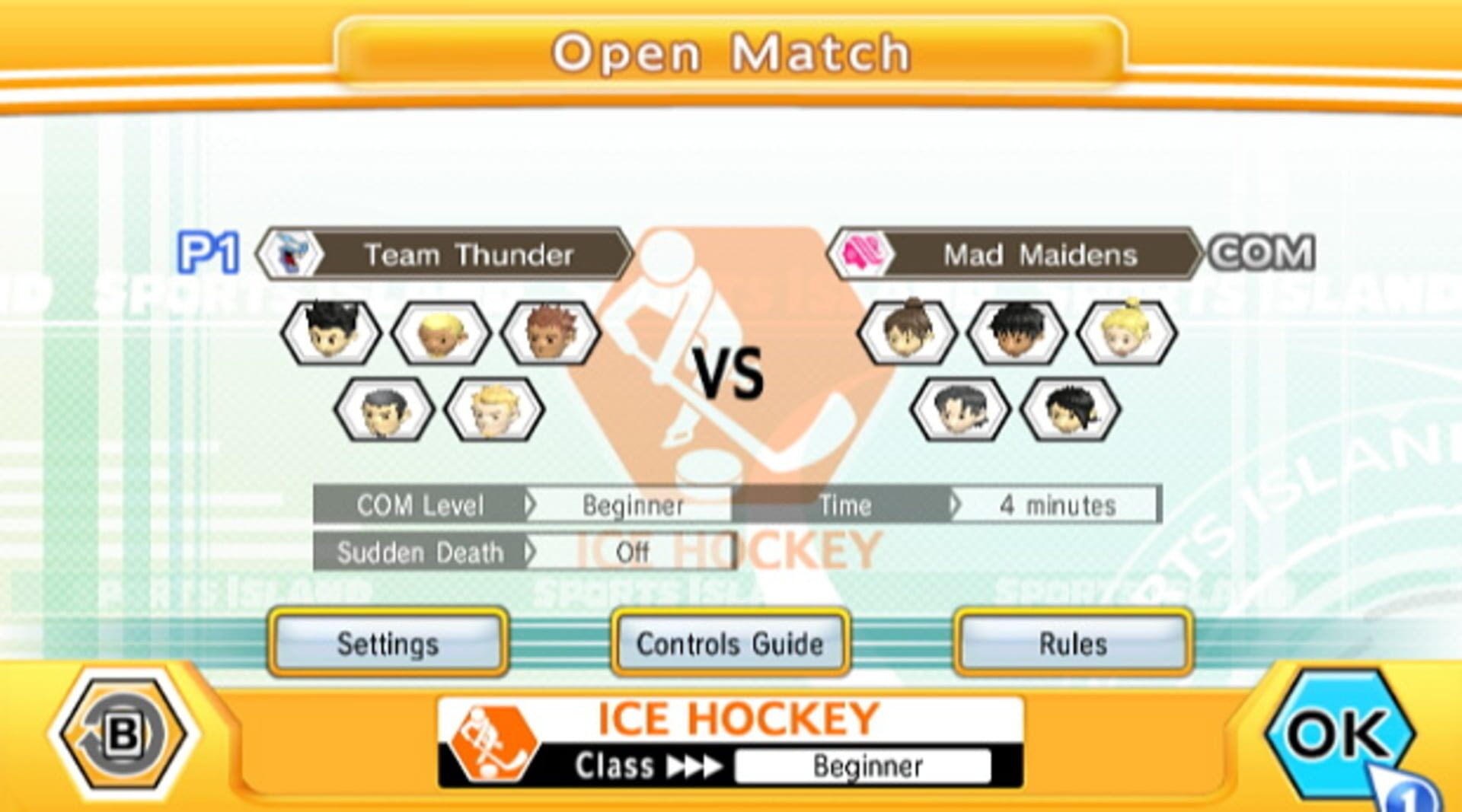Open the Controls Guide

(x=729, y=644)
